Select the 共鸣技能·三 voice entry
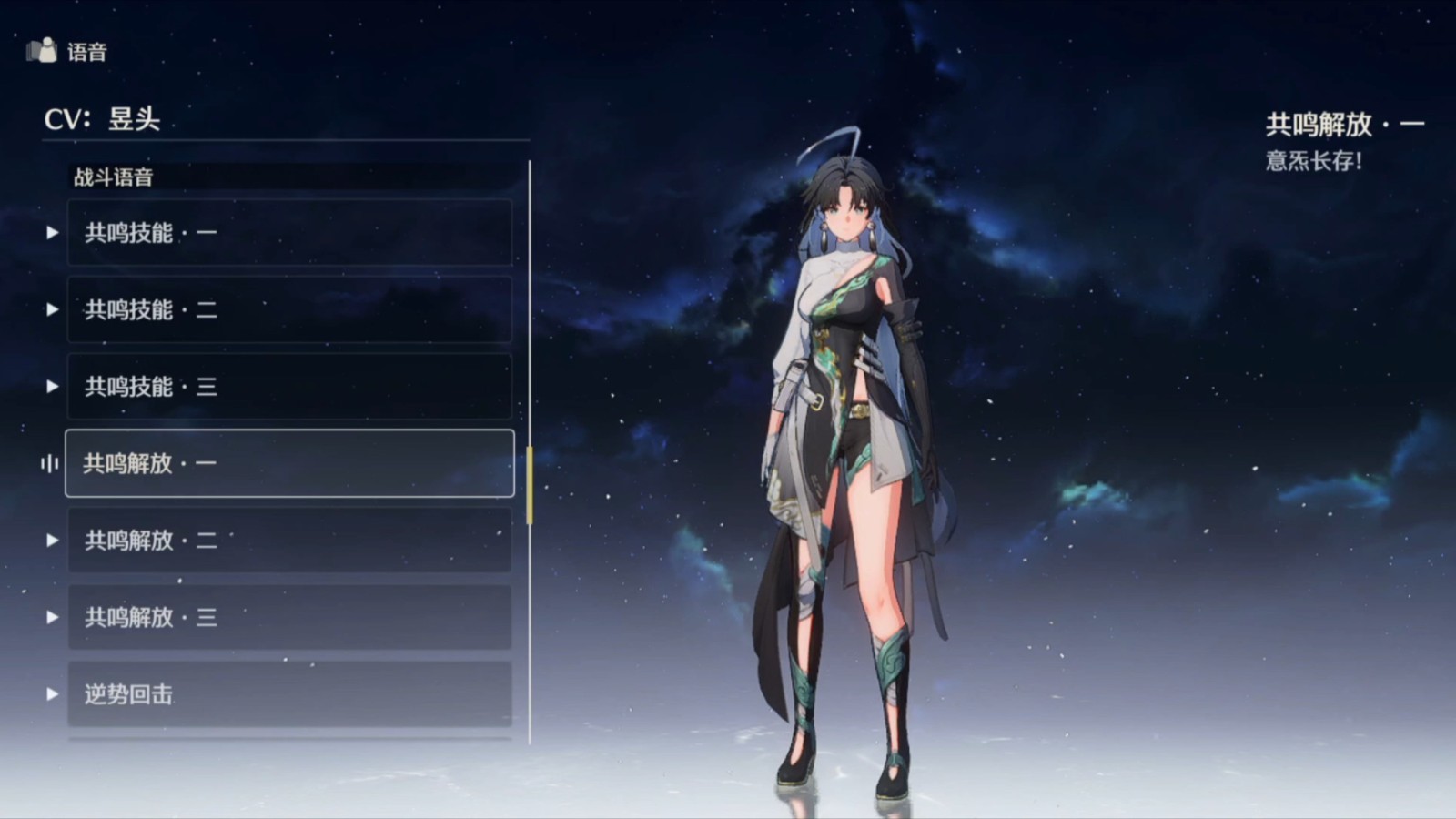The width and height of the screenshot is (1456, 819). click(x=289, y=387)
